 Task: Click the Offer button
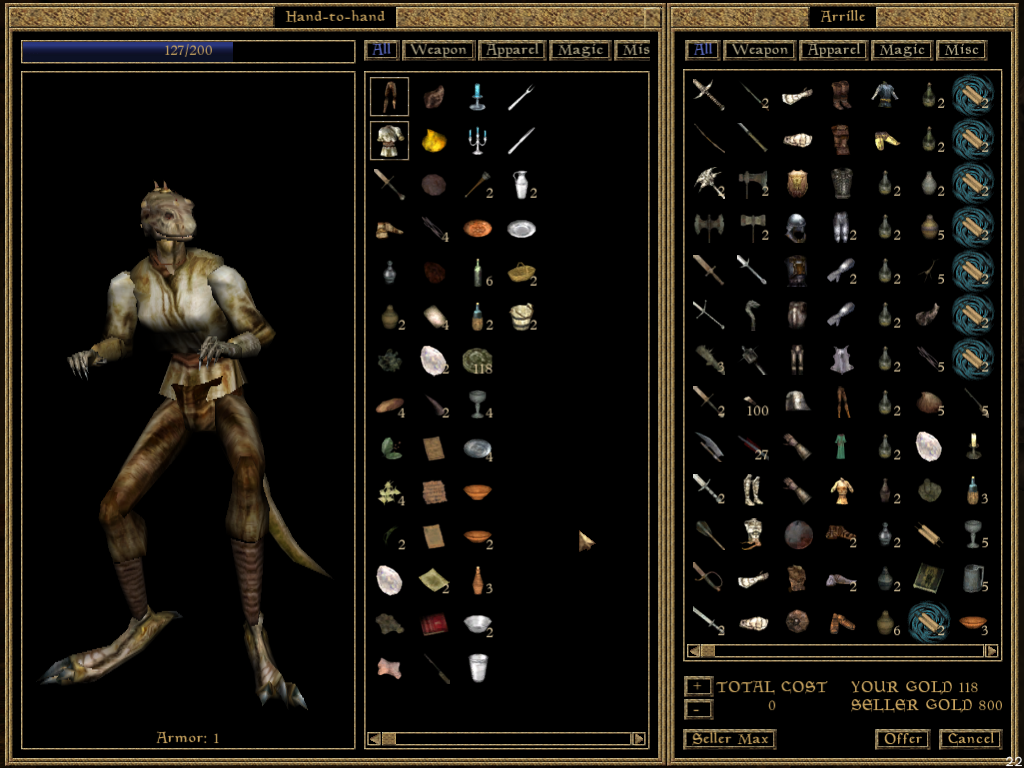point(902,739)
